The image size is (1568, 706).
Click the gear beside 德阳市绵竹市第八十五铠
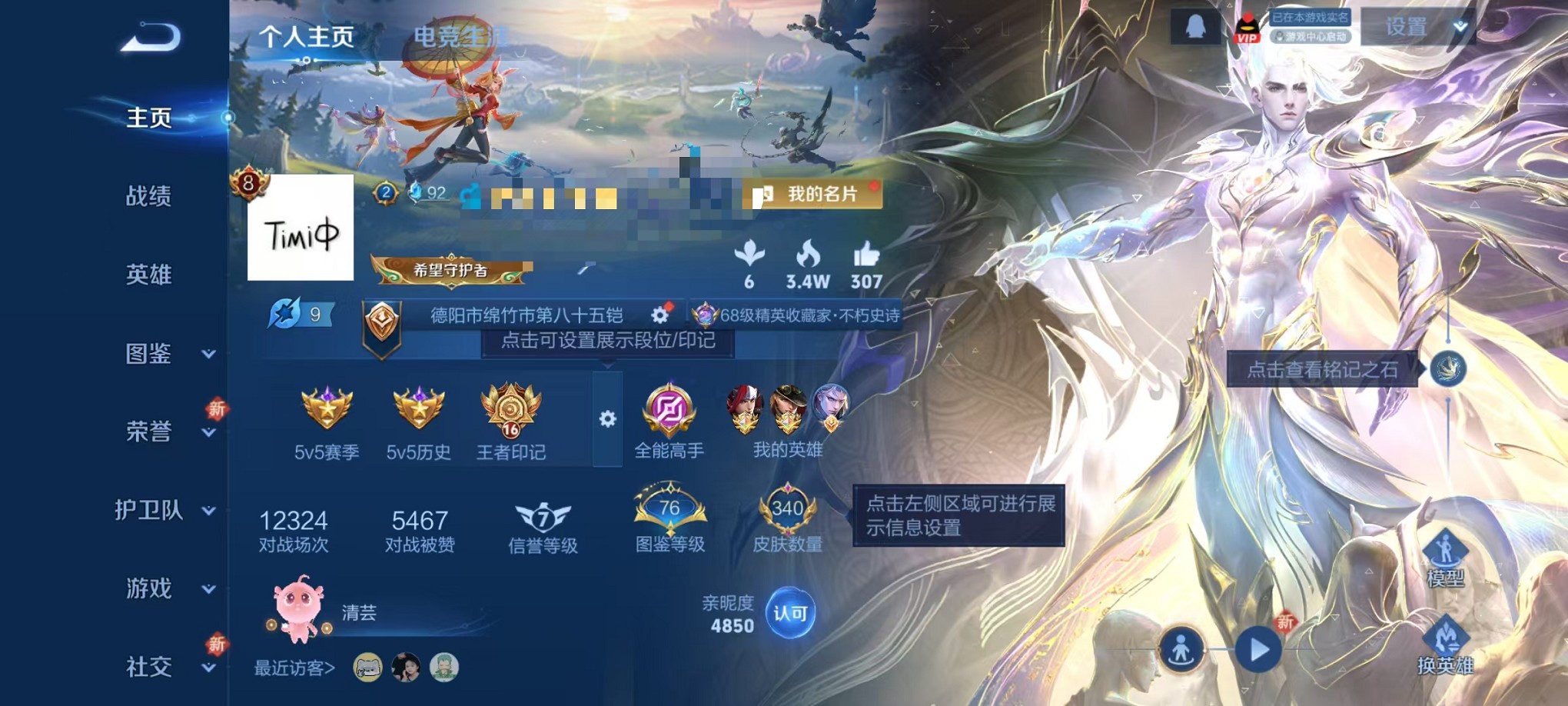(661, 315)
